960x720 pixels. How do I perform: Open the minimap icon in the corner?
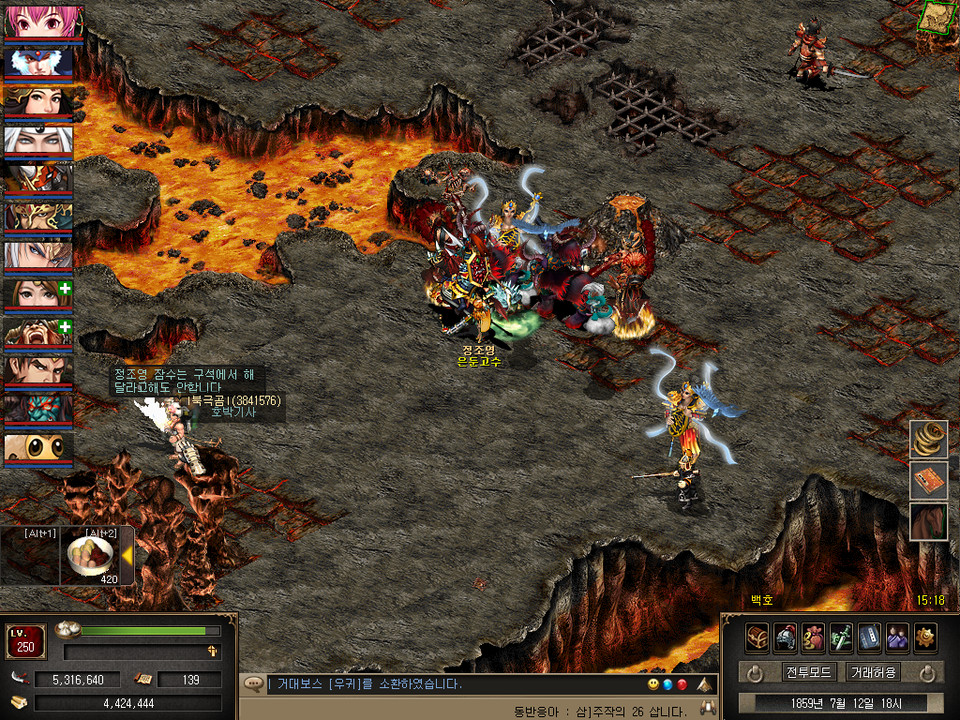point(937,17)
